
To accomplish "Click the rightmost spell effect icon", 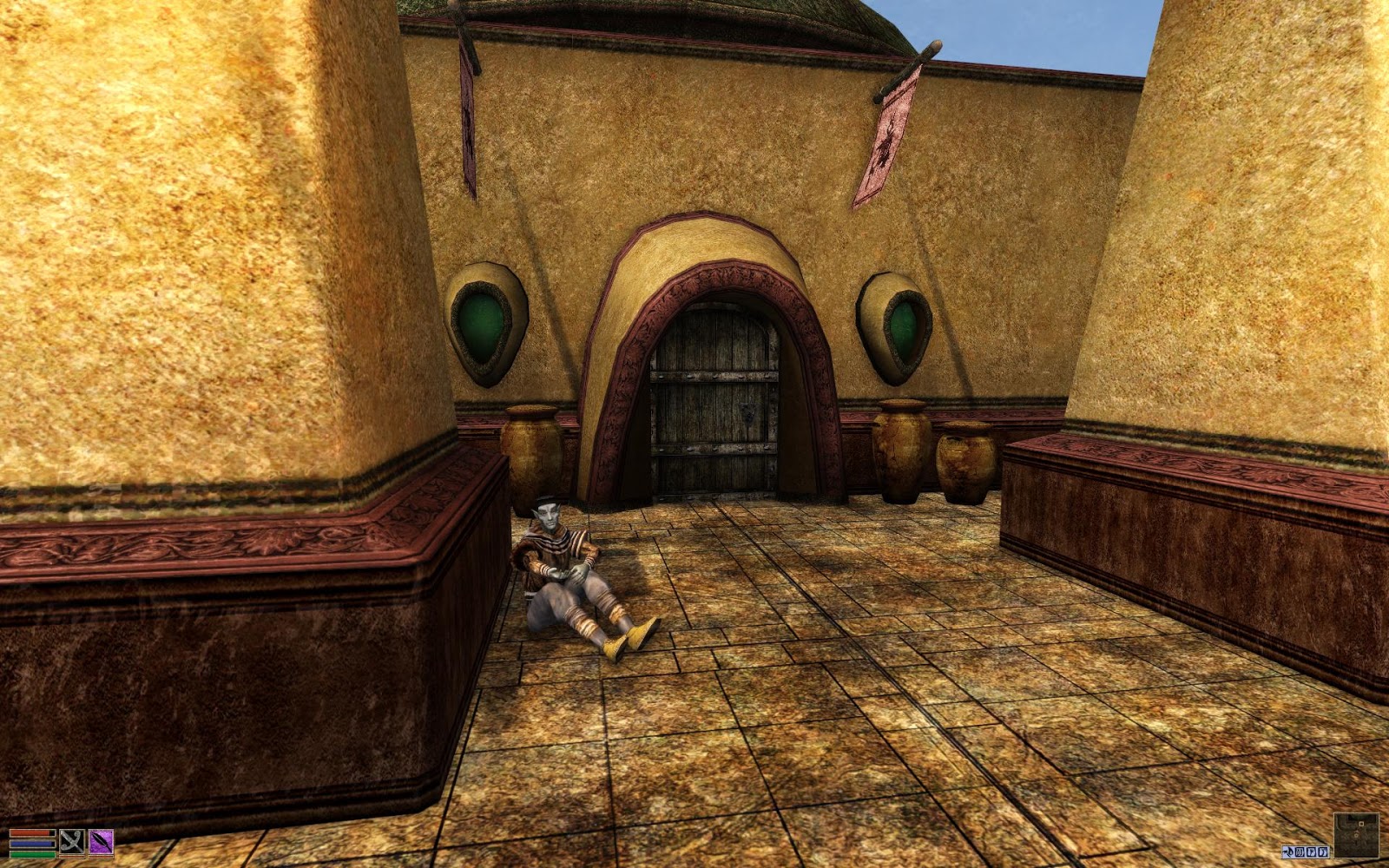I will tap(1323, 852).
